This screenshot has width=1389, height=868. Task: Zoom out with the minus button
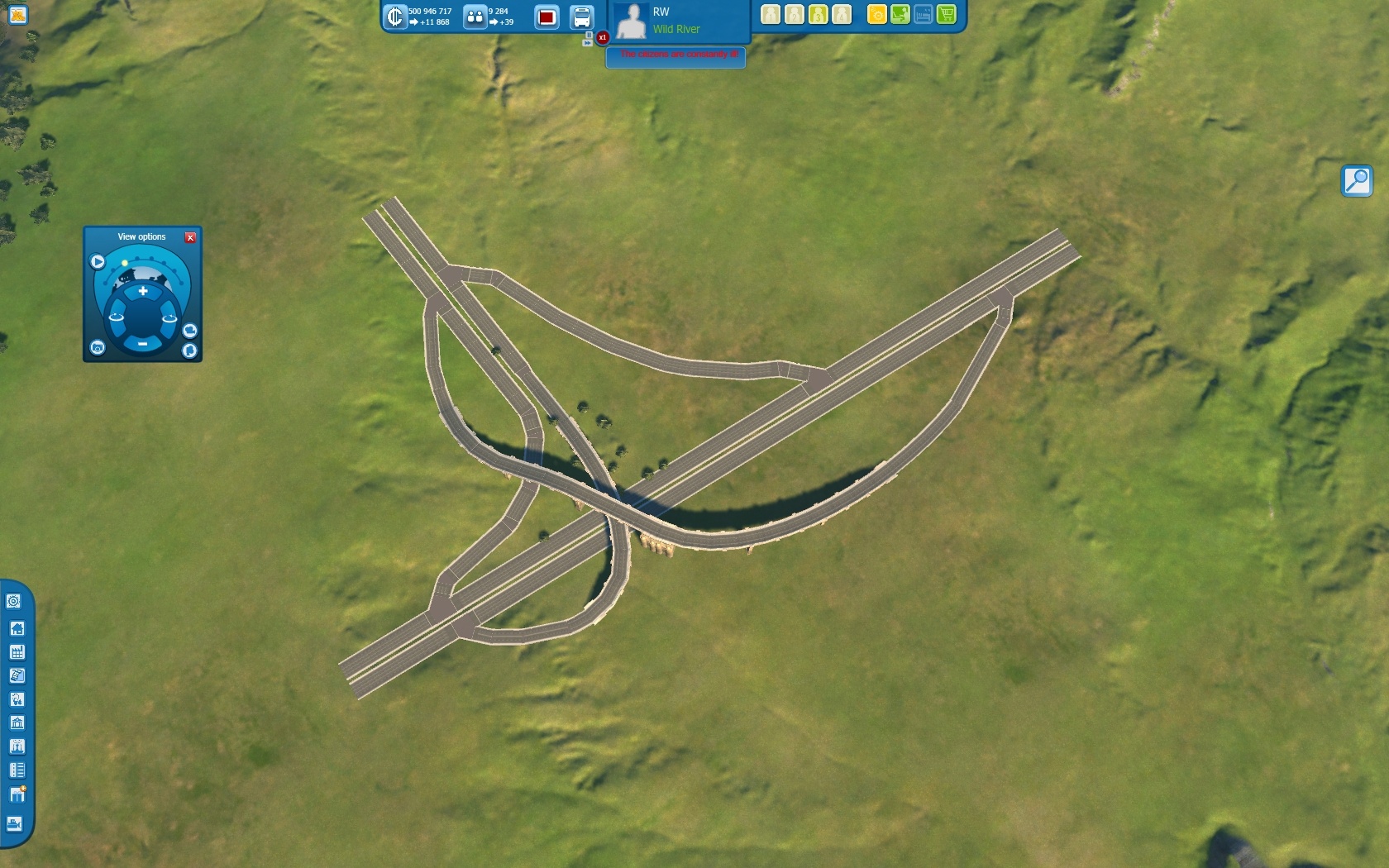142,343
